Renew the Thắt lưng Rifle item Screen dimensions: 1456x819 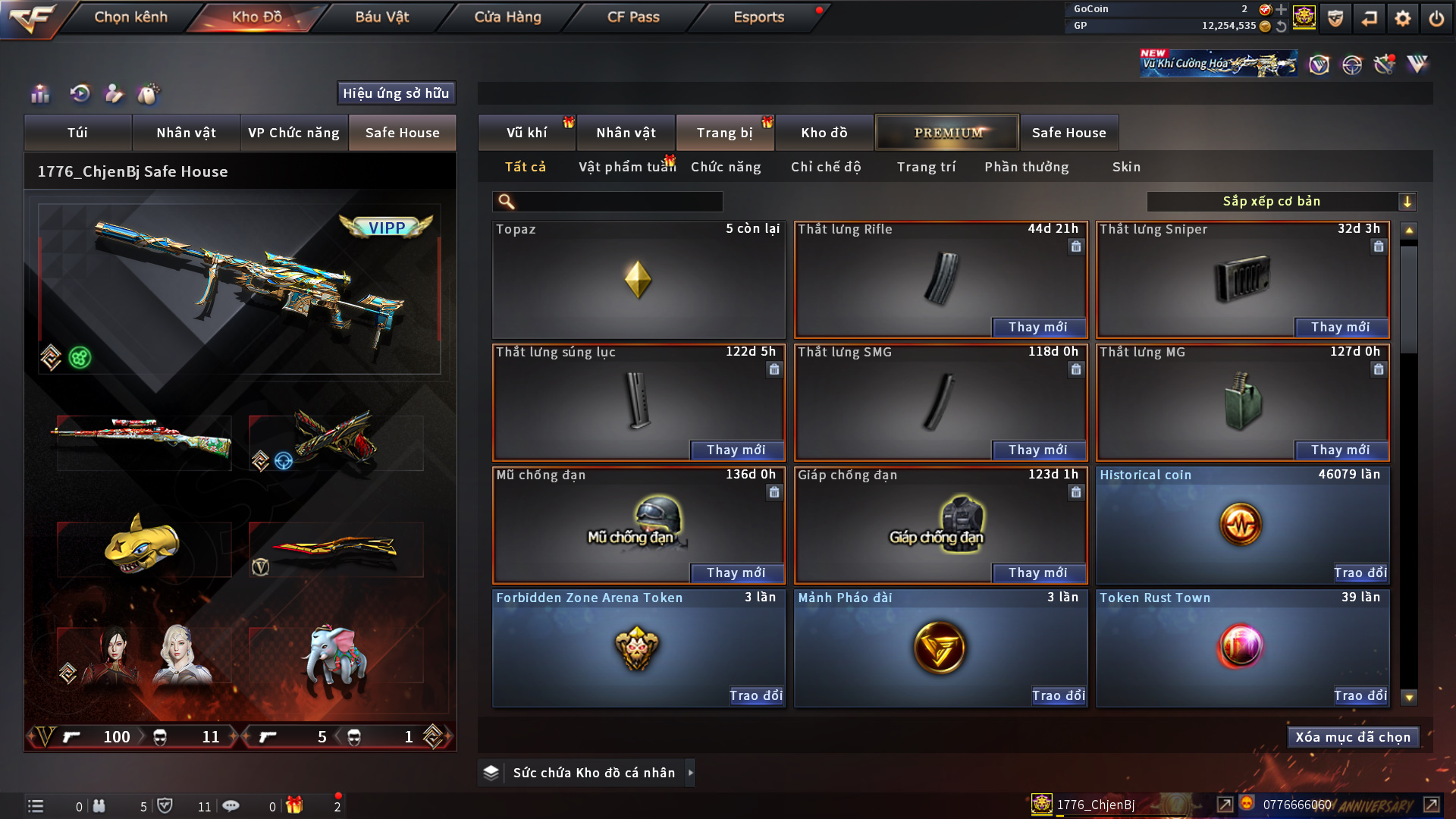pos(1037,327)
